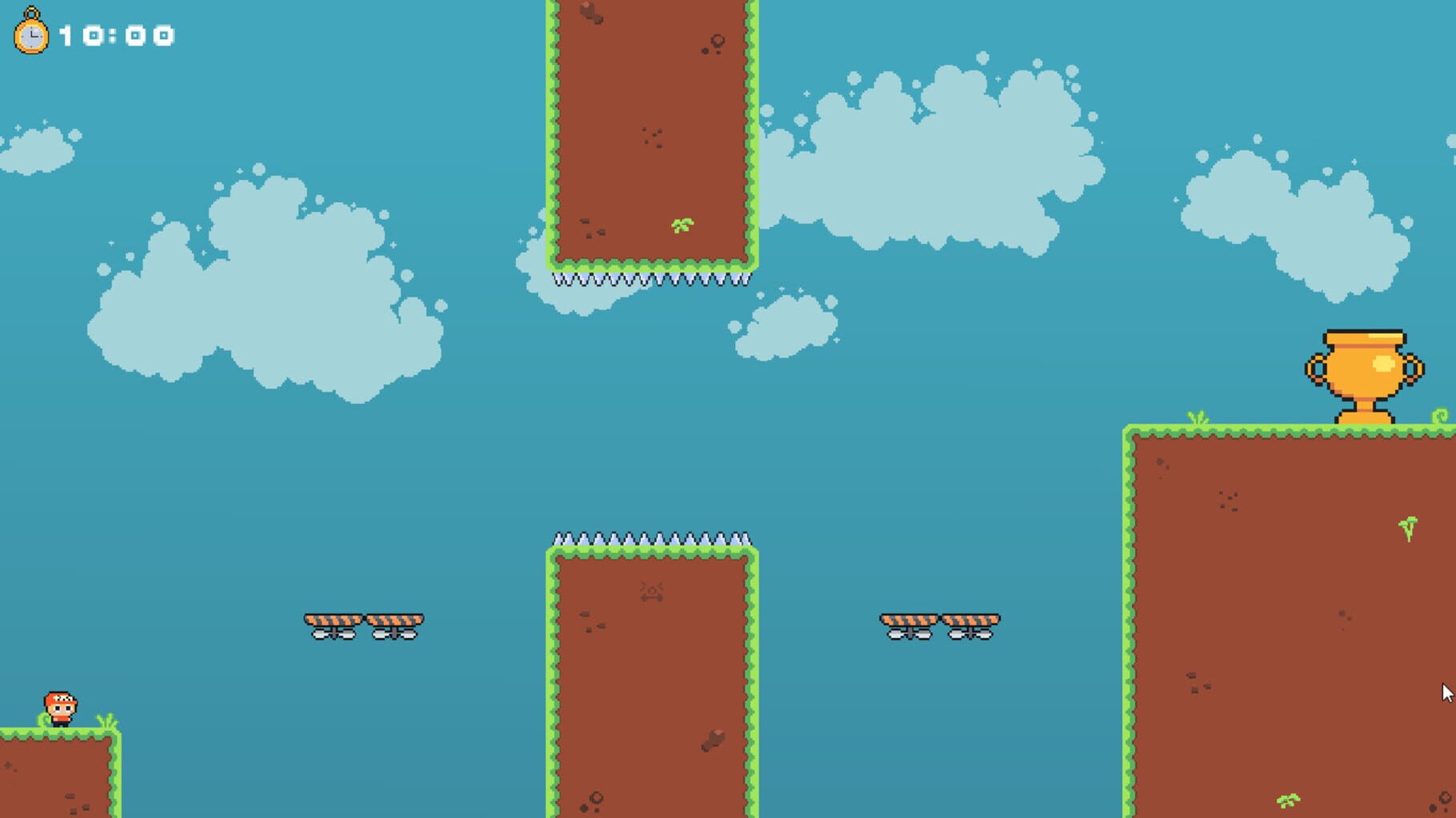Click the right propeller platform pair
The image size is (1456, 818).
[941, 624]
